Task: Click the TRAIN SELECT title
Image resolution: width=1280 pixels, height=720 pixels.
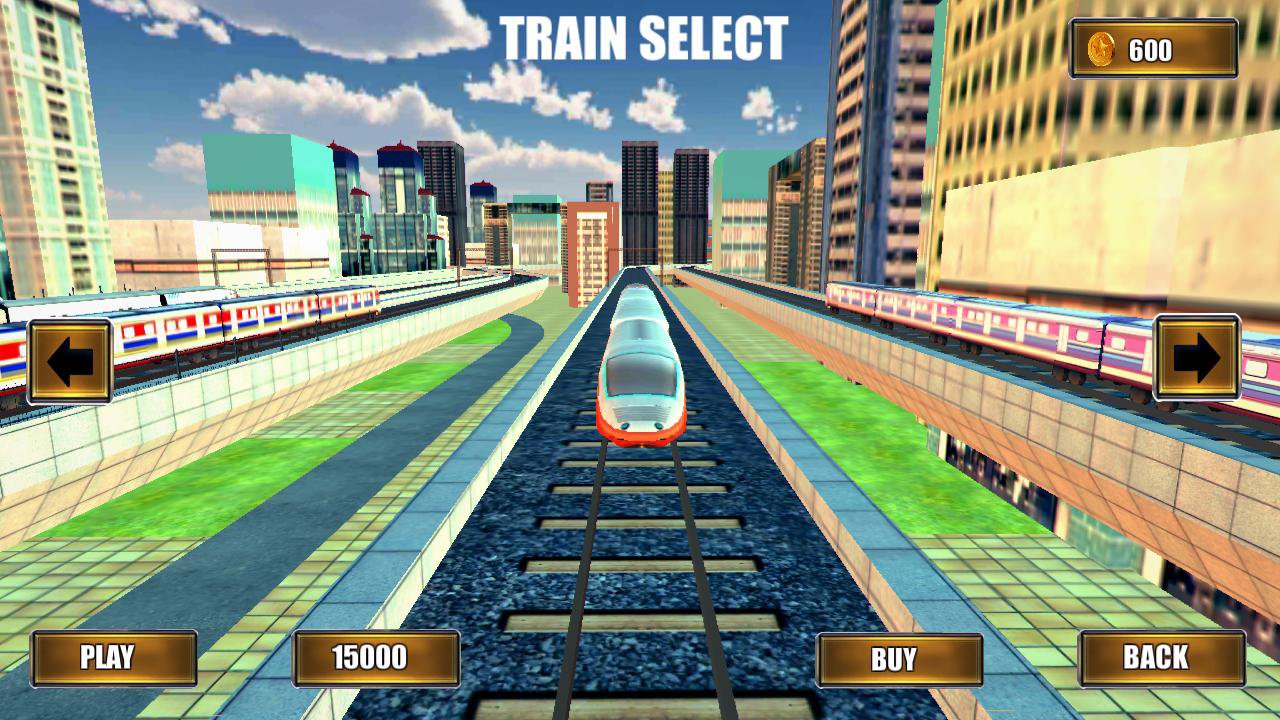Action: [643, 38]
